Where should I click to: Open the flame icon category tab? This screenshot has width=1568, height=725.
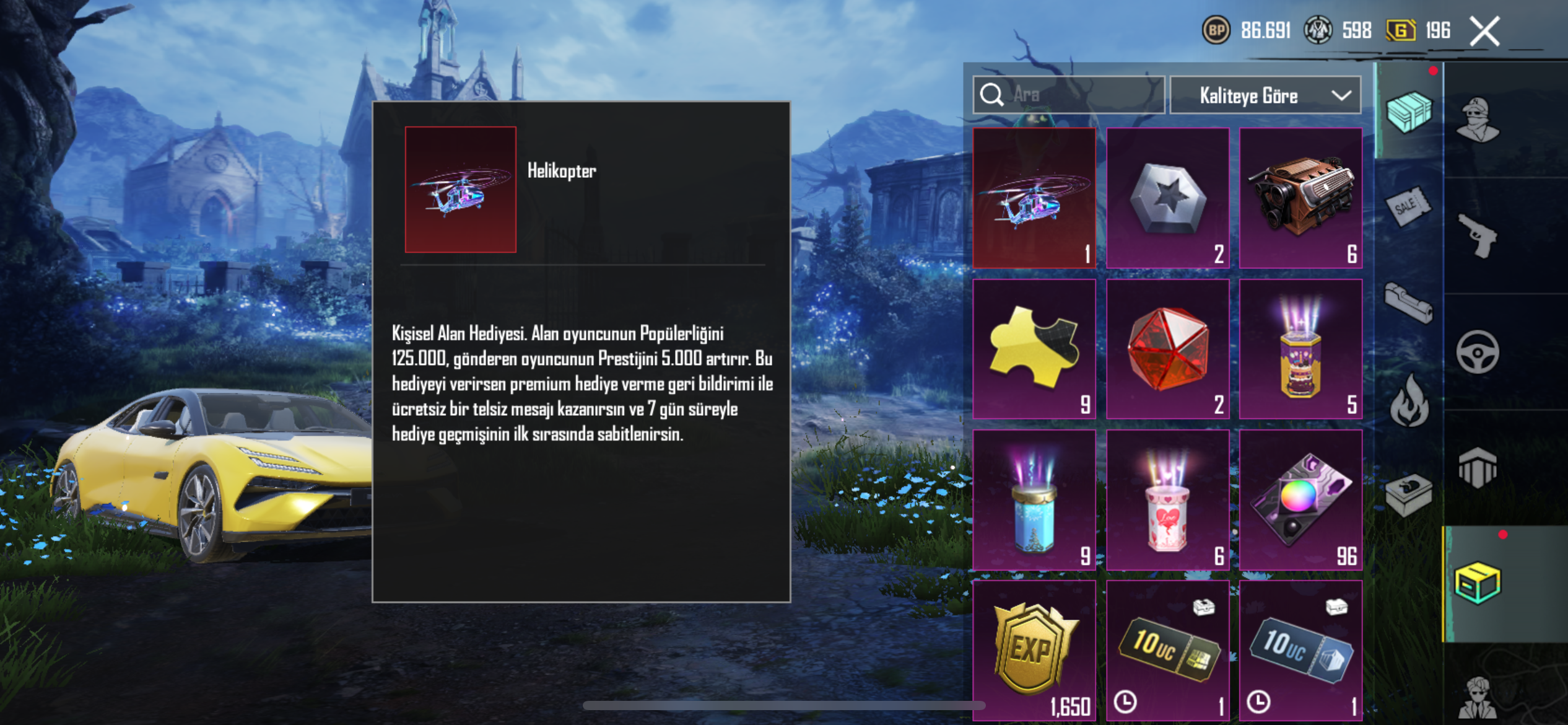(1409, 403)
